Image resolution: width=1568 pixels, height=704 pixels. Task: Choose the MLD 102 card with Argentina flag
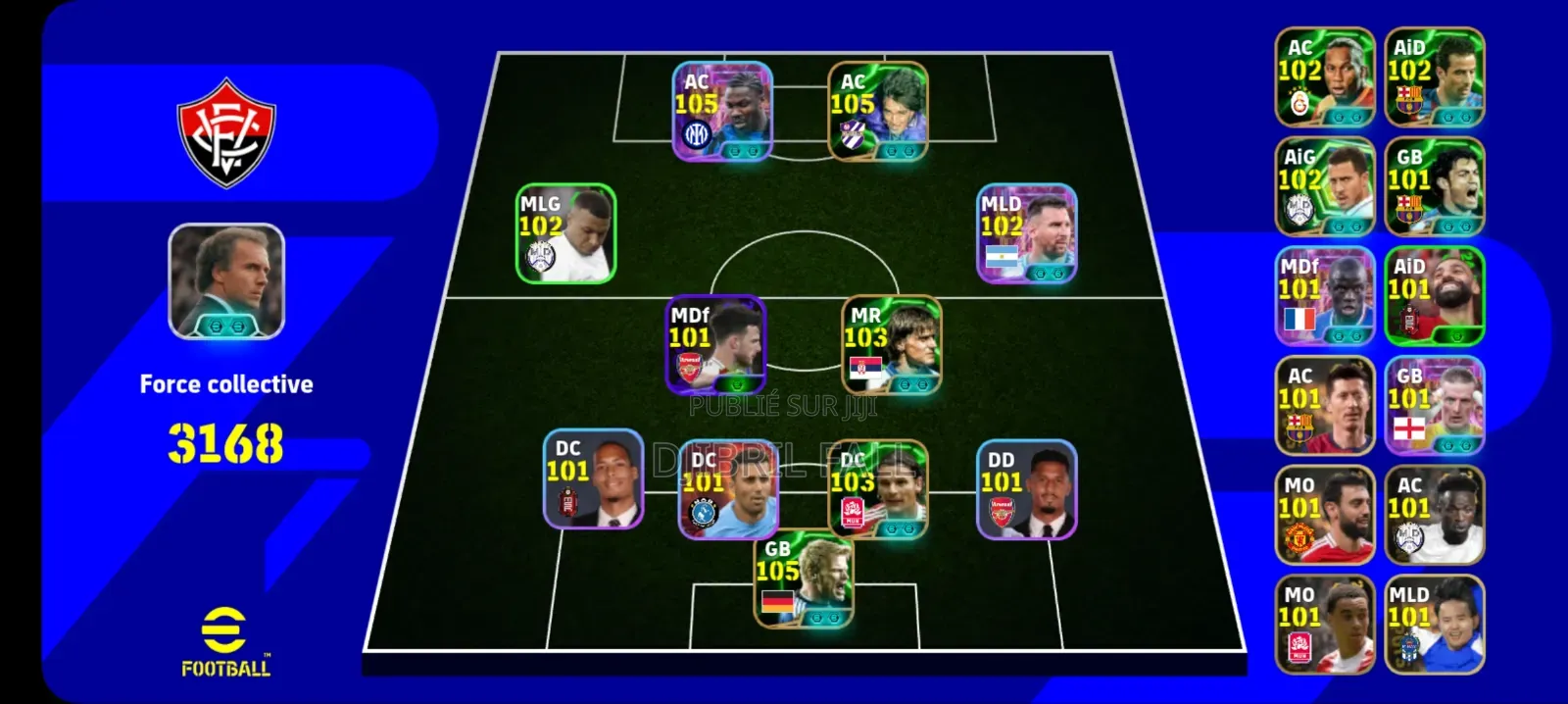click(1026, 233)
